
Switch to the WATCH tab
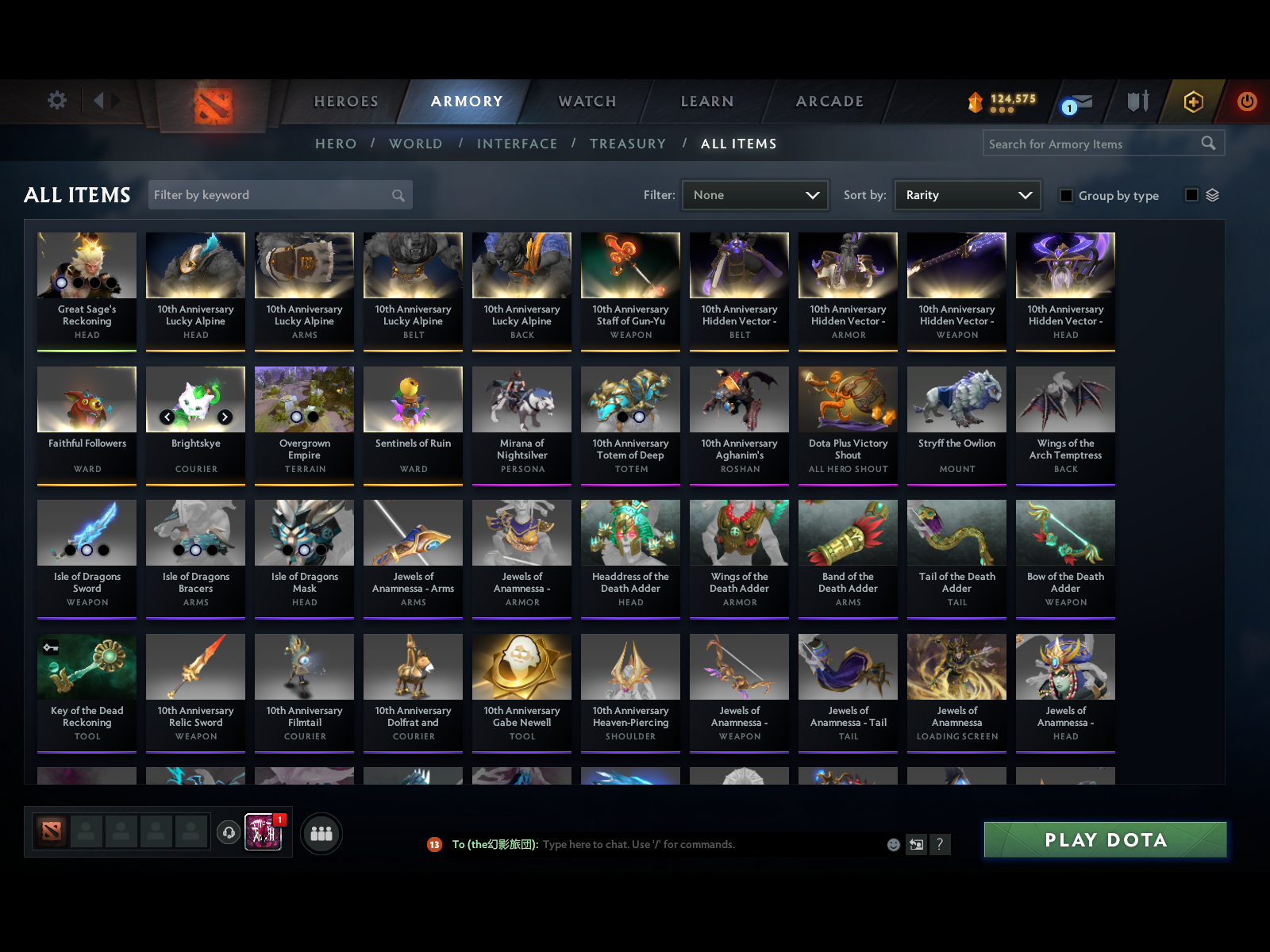tap(586, 102)
